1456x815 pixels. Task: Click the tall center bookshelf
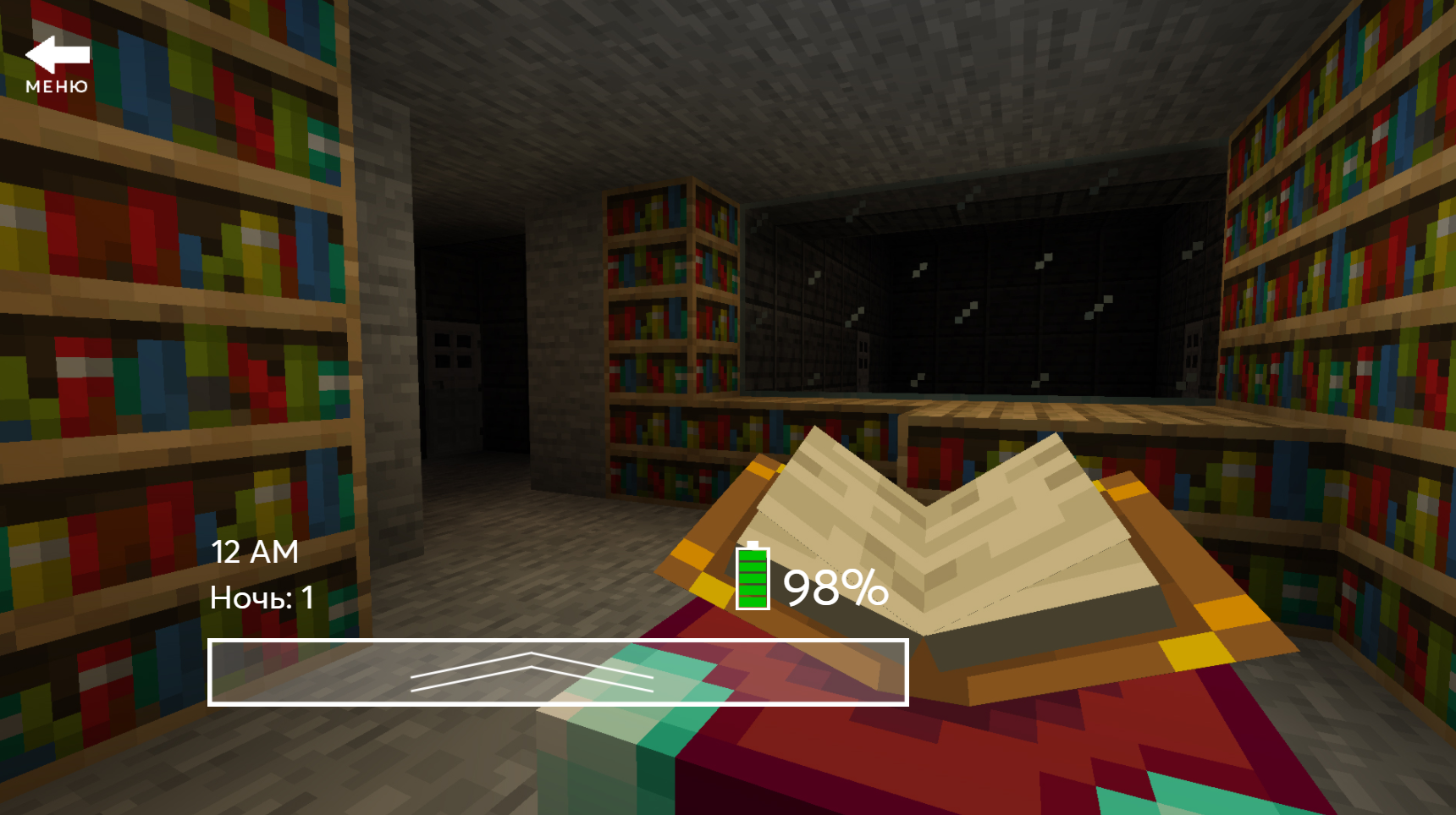click(669, 322)
